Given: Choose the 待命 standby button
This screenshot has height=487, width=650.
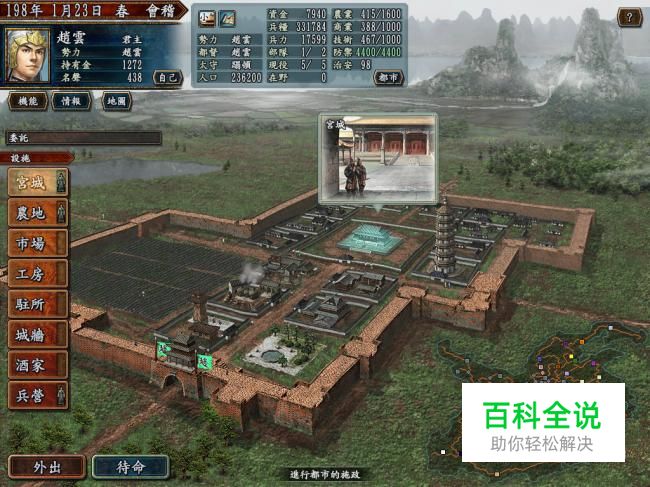Looking at the screenshot, I should pos(130,466).
